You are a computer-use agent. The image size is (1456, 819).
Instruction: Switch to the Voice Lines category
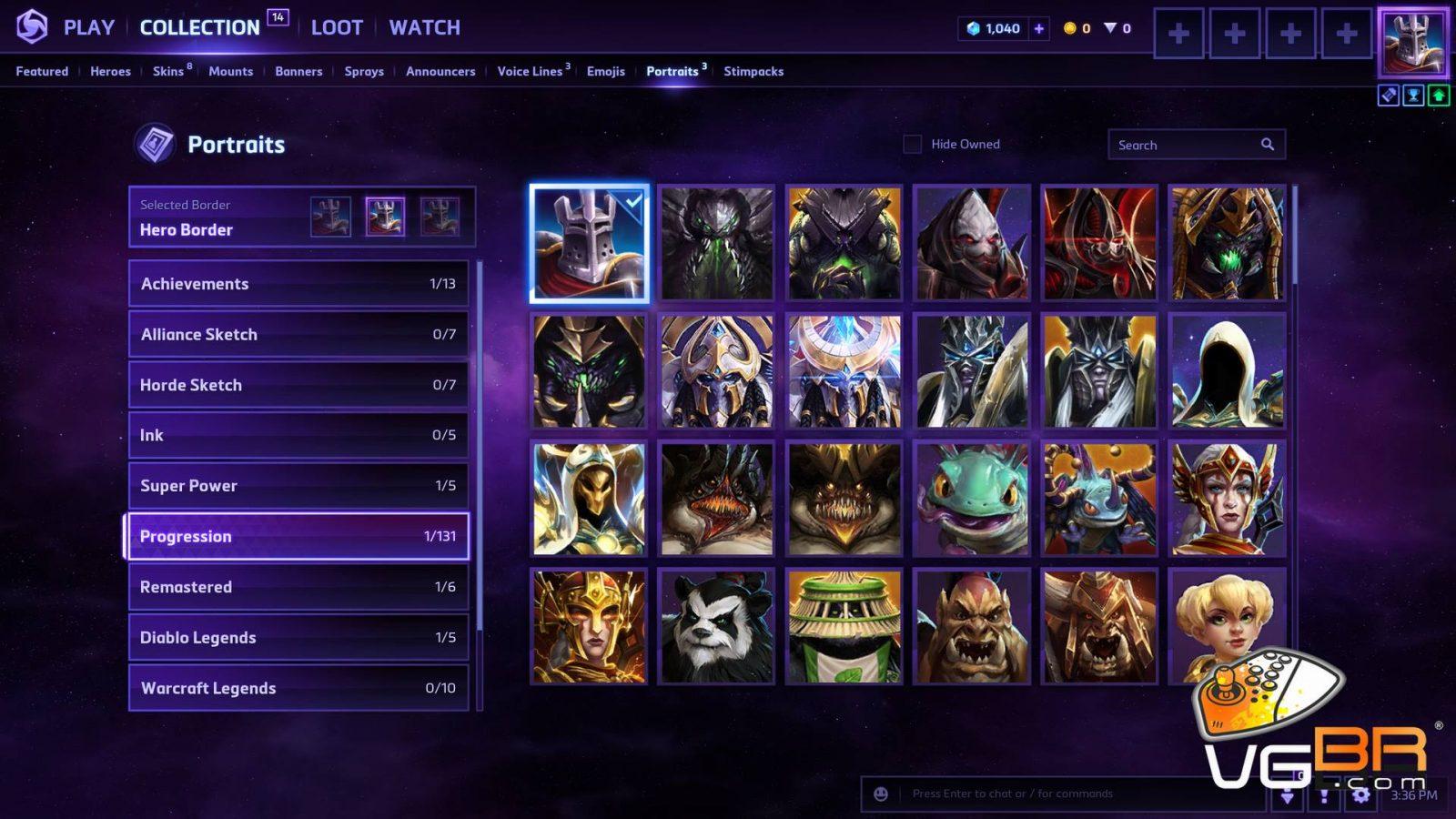tap(530, 71)
